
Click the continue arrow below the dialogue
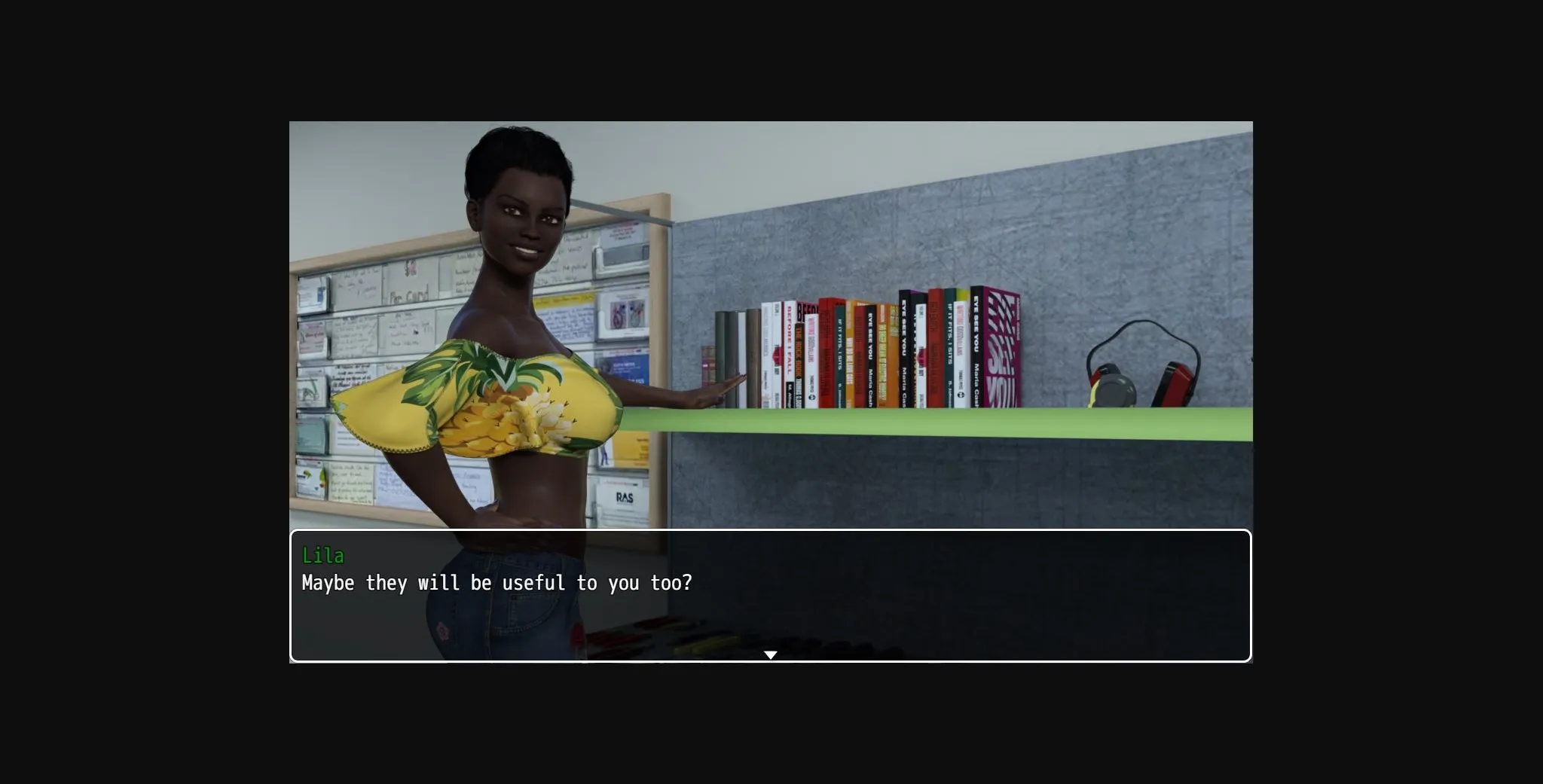coord(771,654)
